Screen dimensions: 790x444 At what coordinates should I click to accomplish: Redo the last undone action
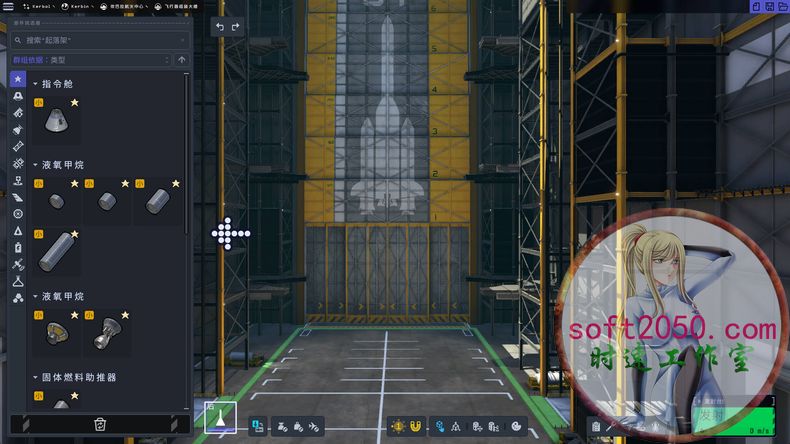tap(236, 27)
